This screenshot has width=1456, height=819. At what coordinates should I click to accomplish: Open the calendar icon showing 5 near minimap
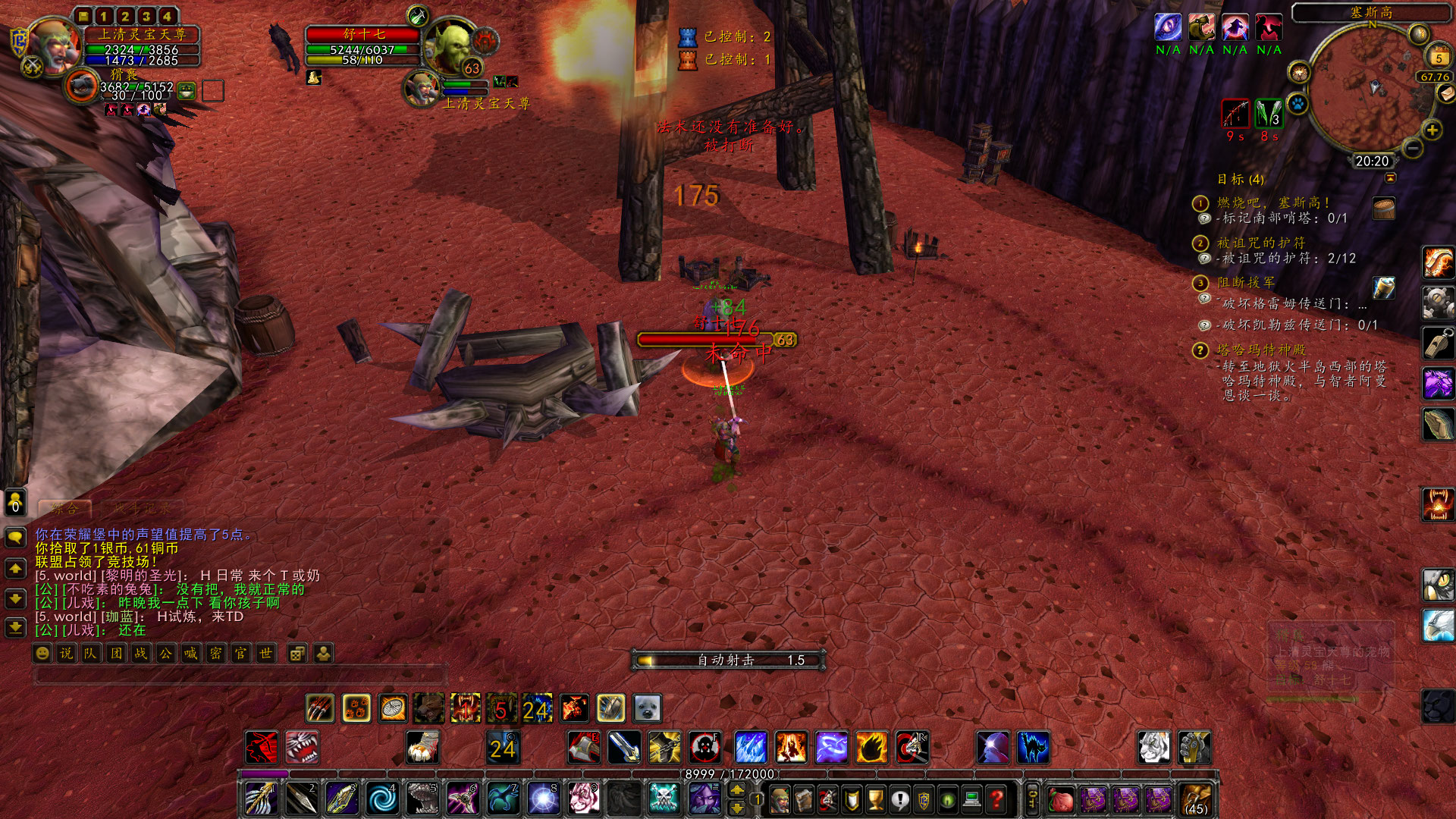(1438, 56)
